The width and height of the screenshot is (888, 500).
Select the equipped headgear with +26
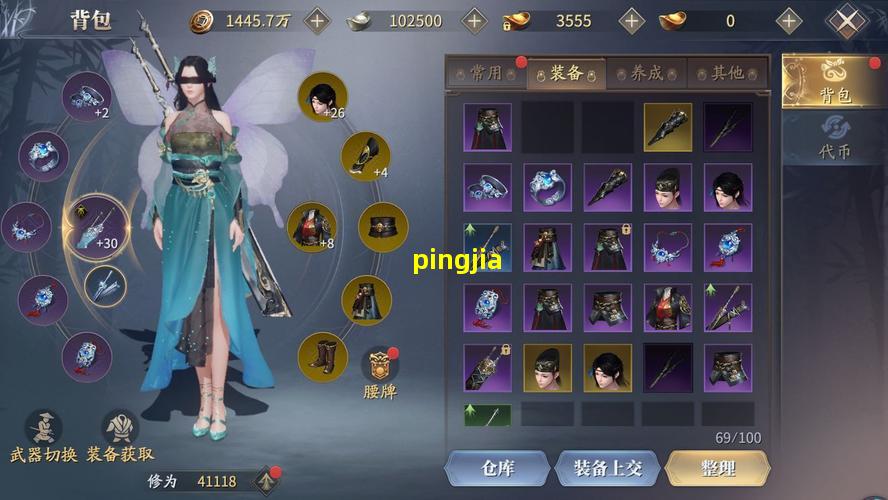(322, 98)
